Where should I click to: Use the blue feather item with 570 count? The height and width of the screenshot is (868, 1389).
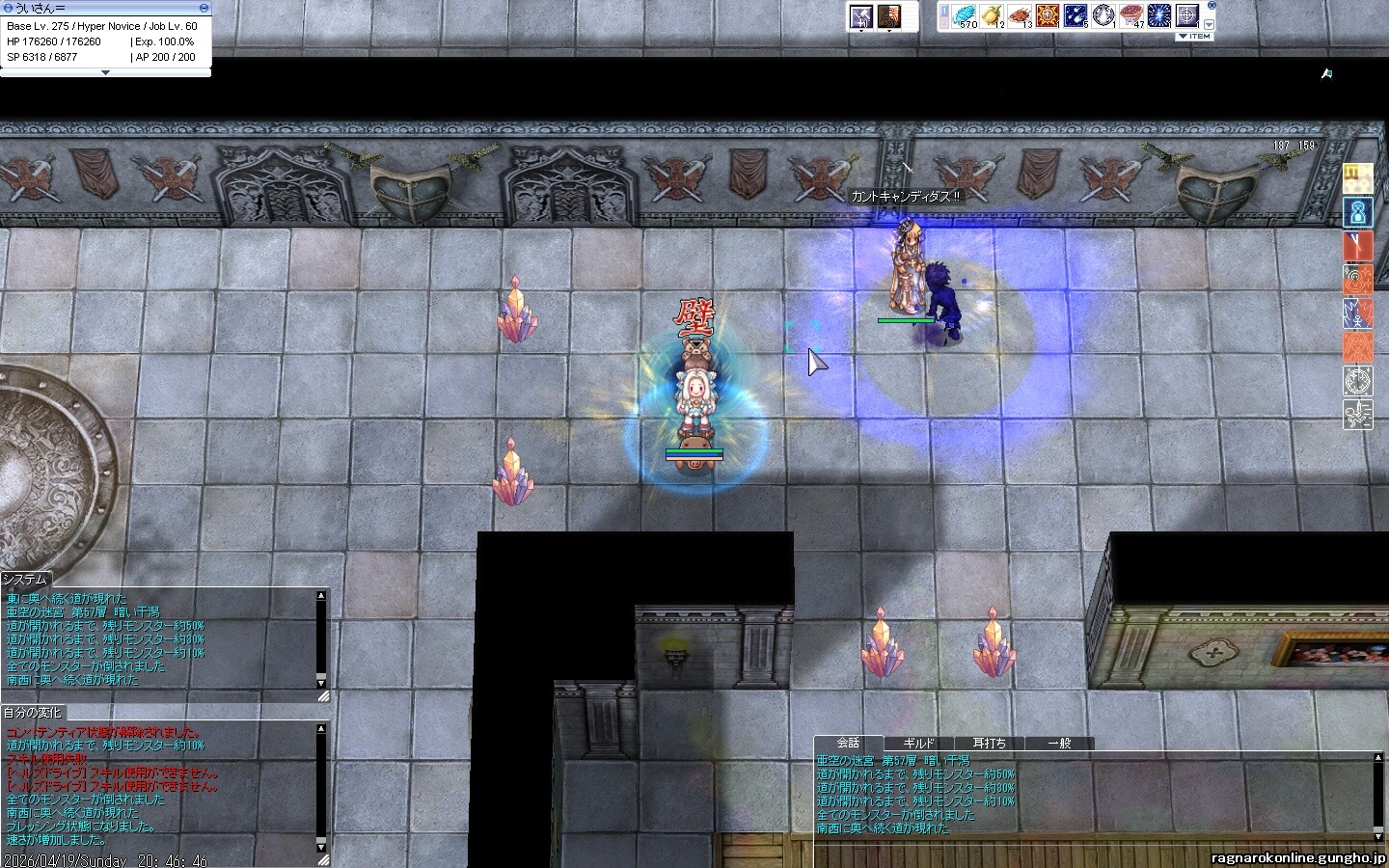coord(964,16)
